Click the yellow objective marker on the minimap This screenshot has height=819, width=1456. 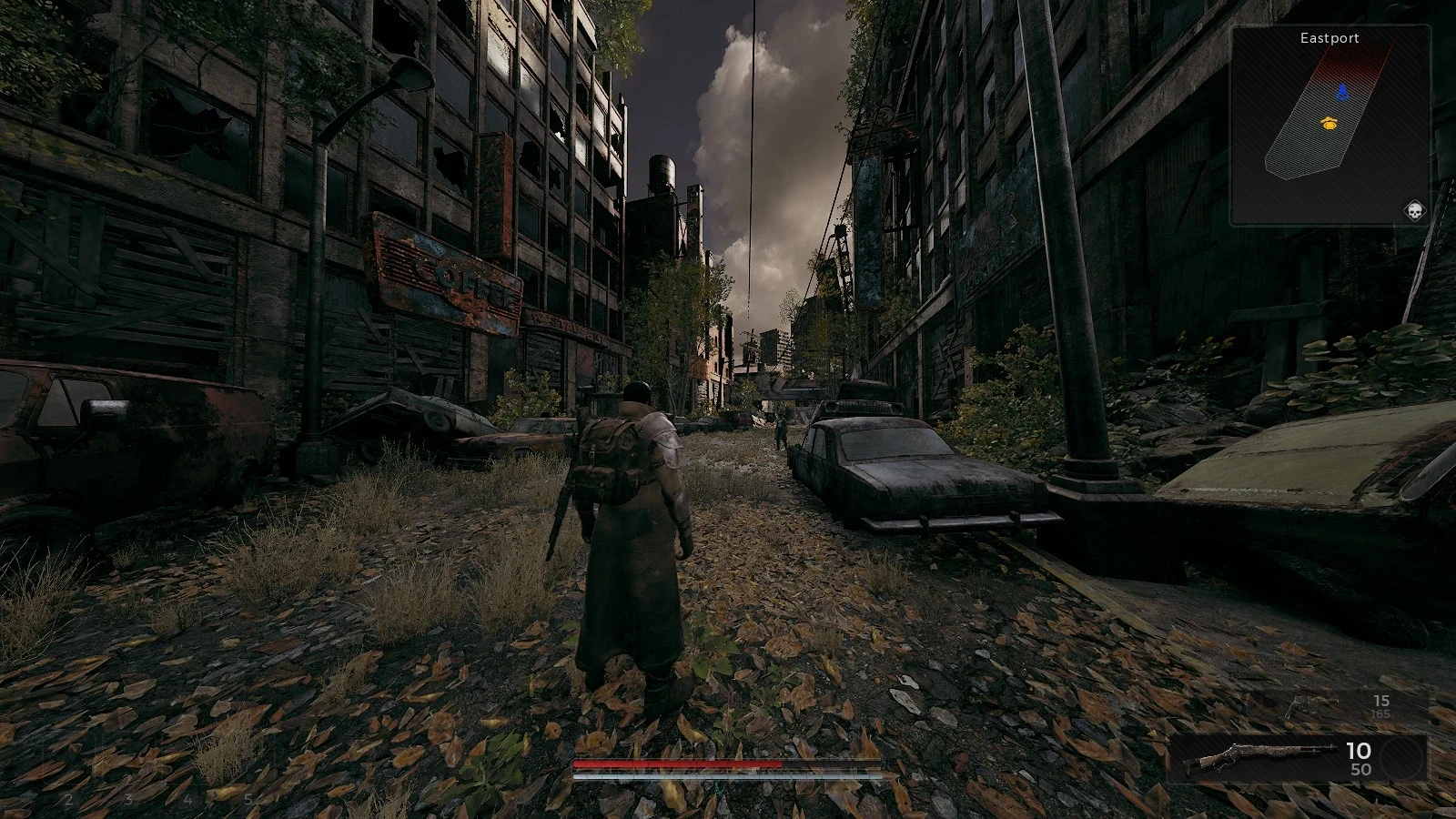[1328, 121]
